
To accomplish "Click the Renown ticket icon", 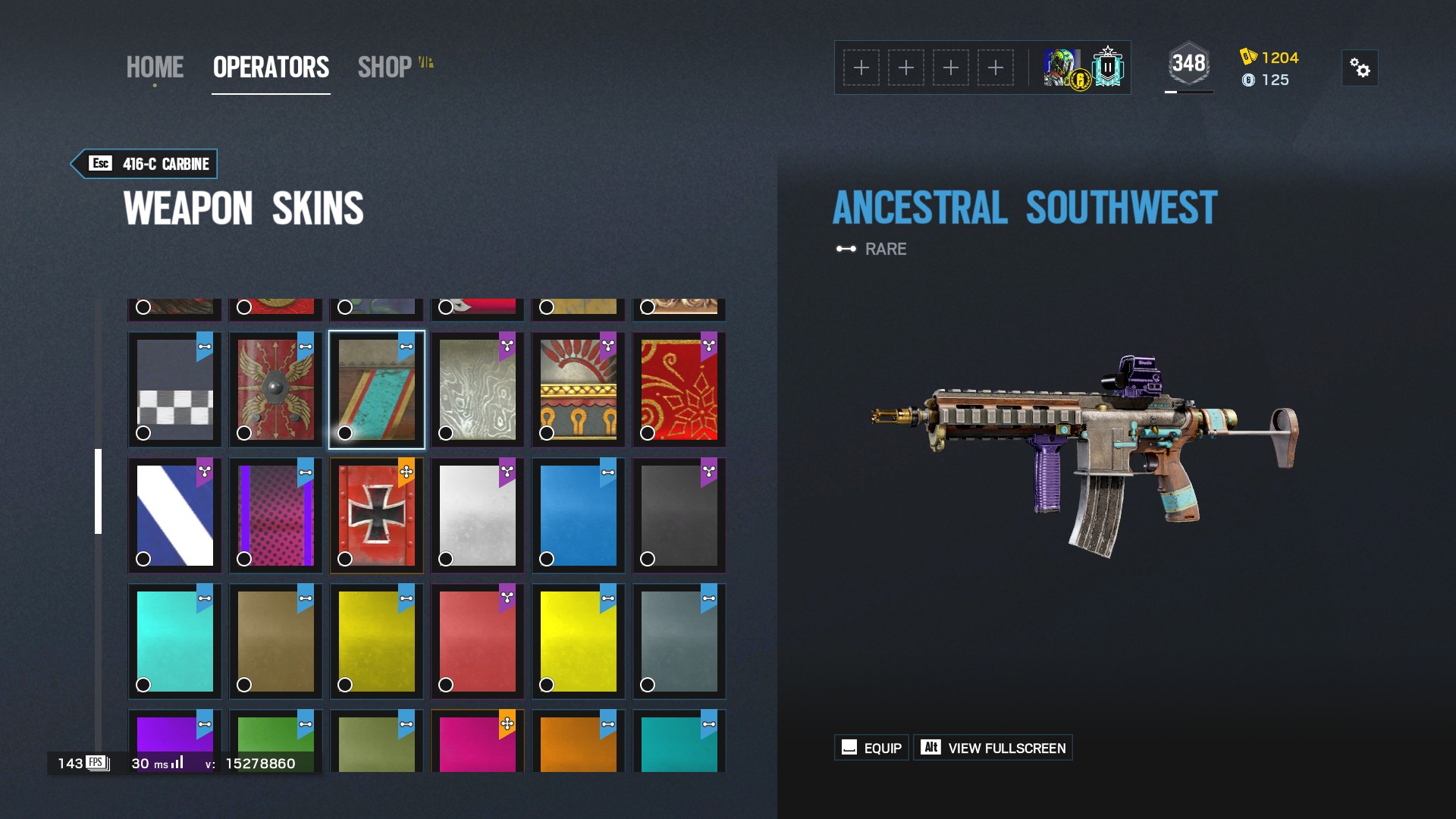I will 1248,55.
